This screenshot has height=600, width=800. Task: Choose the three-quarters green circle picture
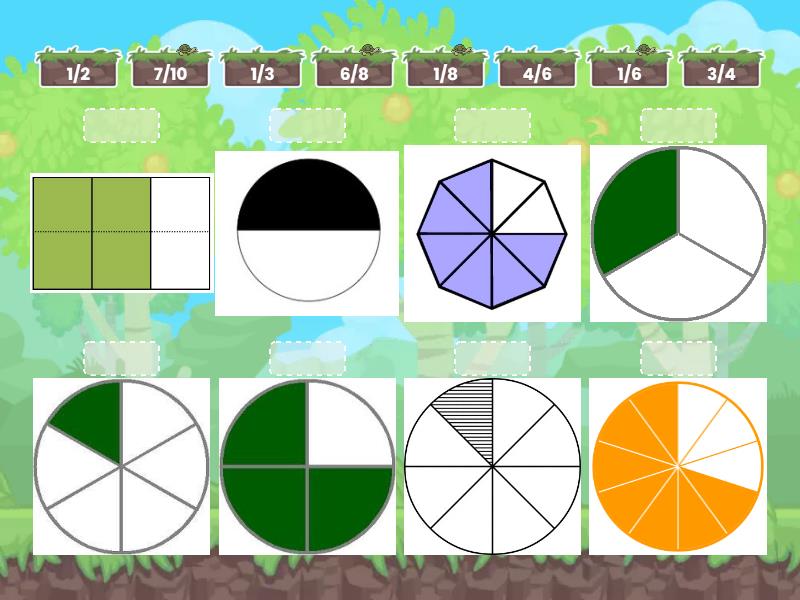coord(307,466)
